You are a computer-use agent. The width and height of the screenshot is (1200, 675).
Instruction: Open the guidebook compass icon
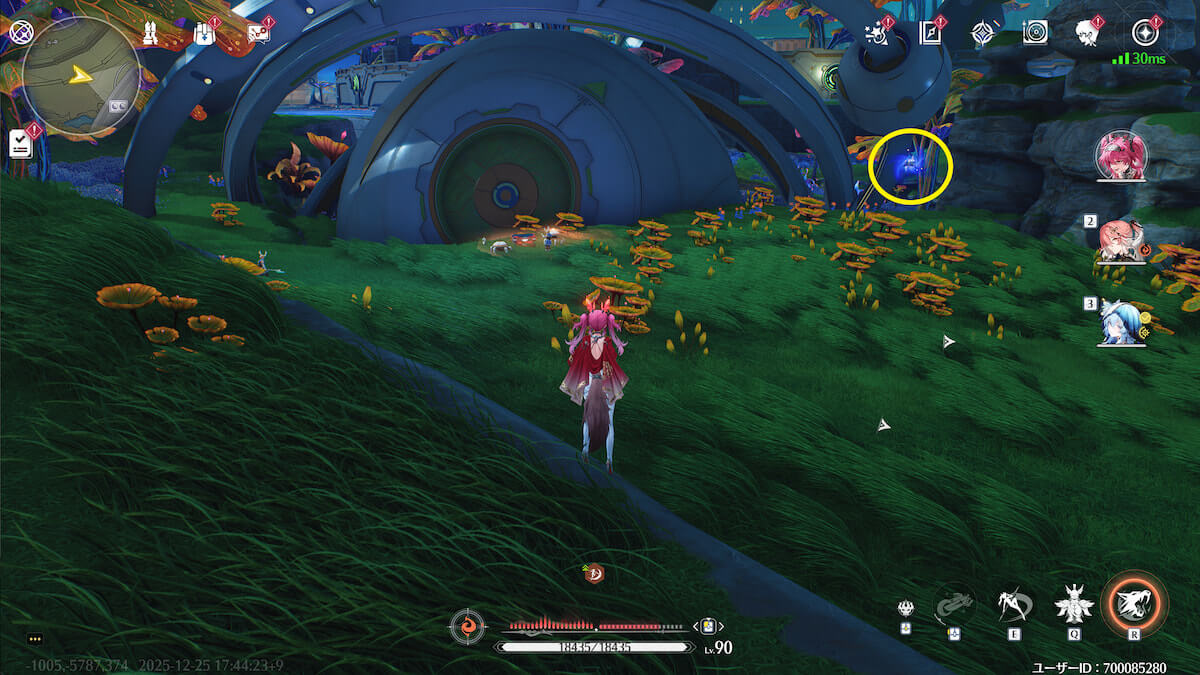coord(930,33)
